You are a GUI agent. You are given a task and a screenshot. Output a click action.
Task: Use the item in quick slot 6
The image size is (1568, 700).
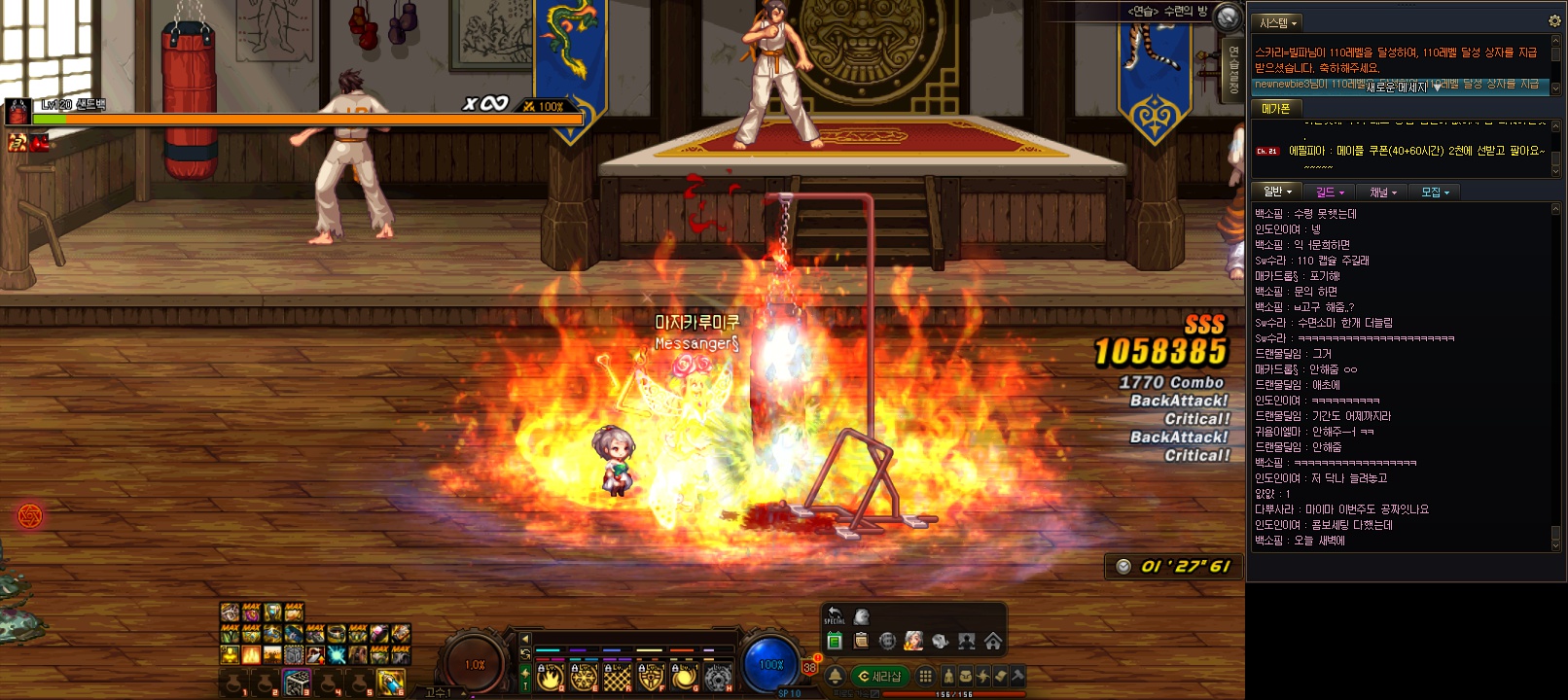(x=391, y=682)
